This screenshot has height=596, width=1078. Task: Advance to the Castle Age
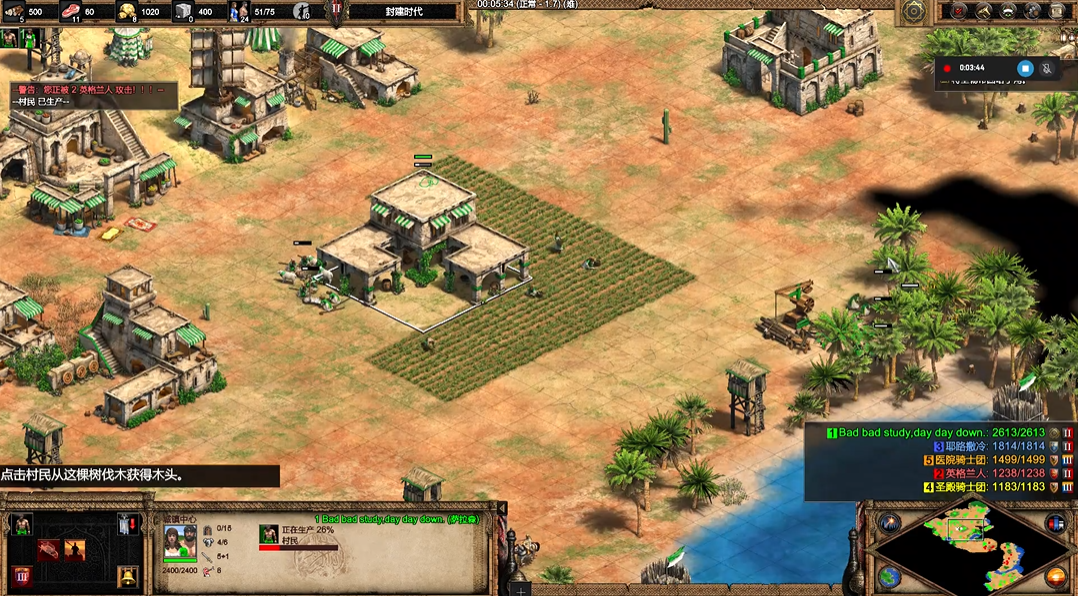click(x=21, y=577)
